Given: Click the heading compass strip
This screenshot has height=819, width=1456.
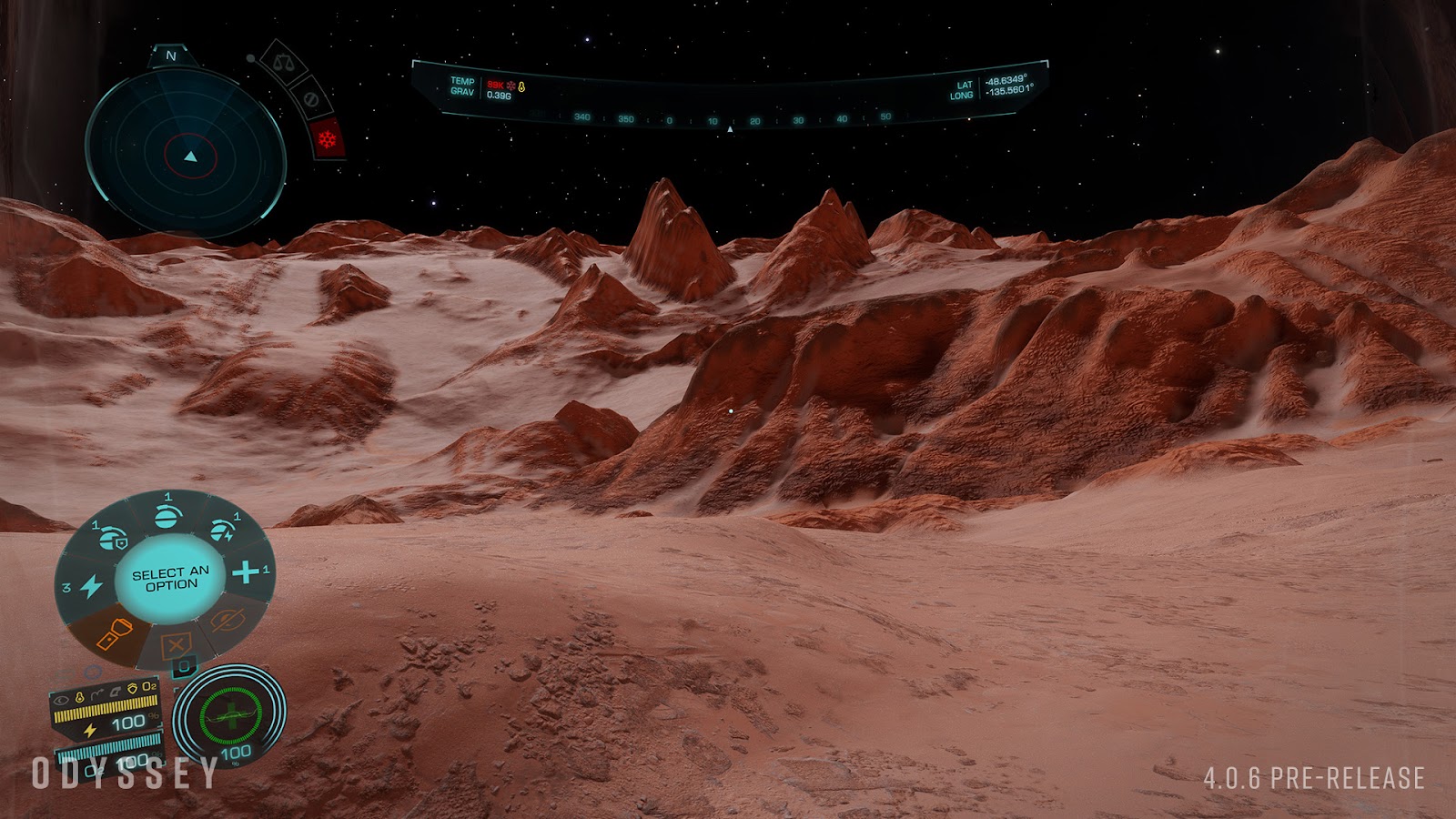Looking at the screenshot, I should click(x=731, y=119).
